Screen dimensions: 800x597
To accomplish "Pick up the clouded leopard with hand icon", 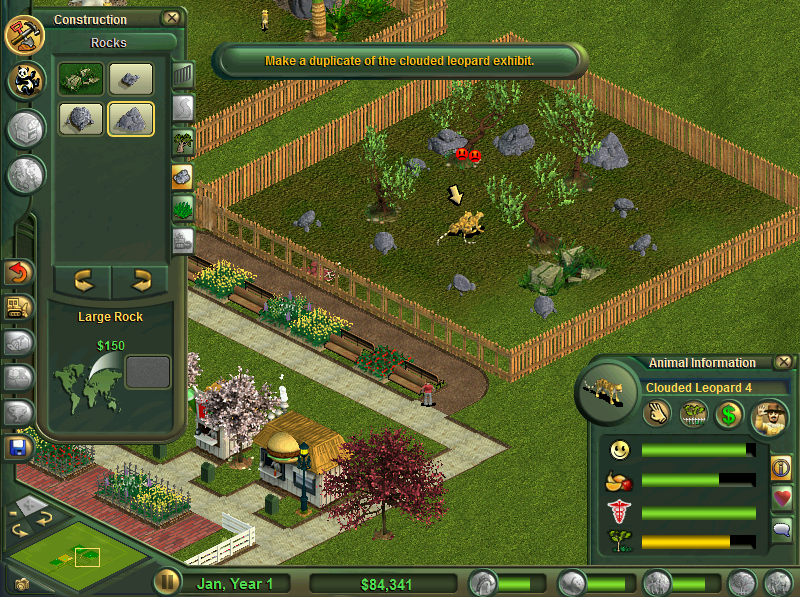I will click(x=656, y=413).
